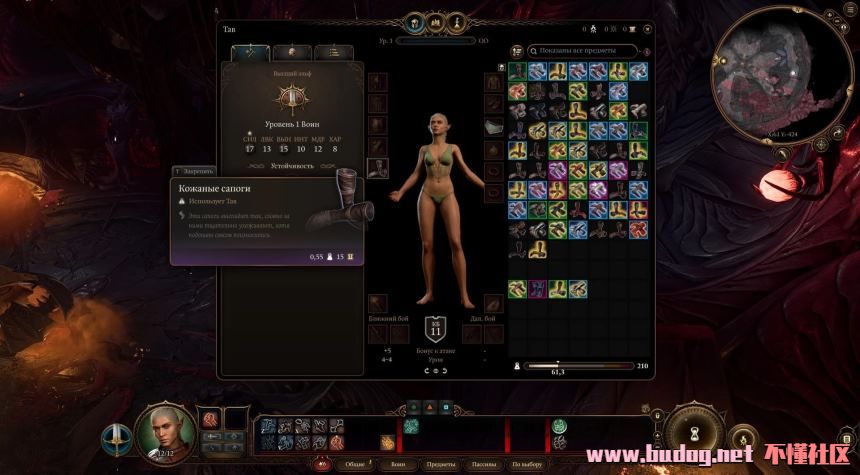Viewport: 860px width, 475px height.
Task: Select the middle icon in the top ornament
Action: tap(435, 21)
